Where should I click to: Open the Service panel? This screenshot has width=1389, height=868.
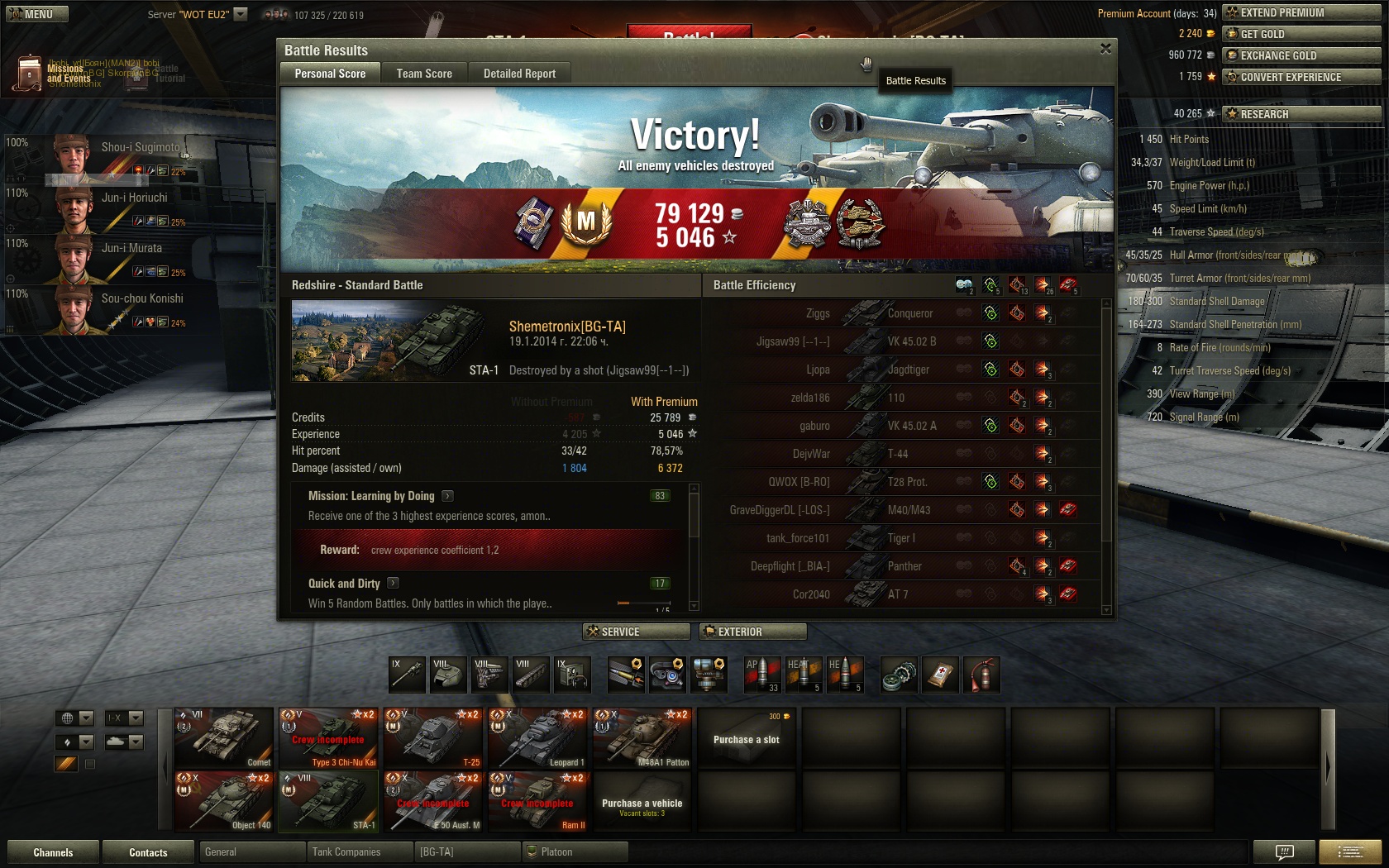click(636, 632)
